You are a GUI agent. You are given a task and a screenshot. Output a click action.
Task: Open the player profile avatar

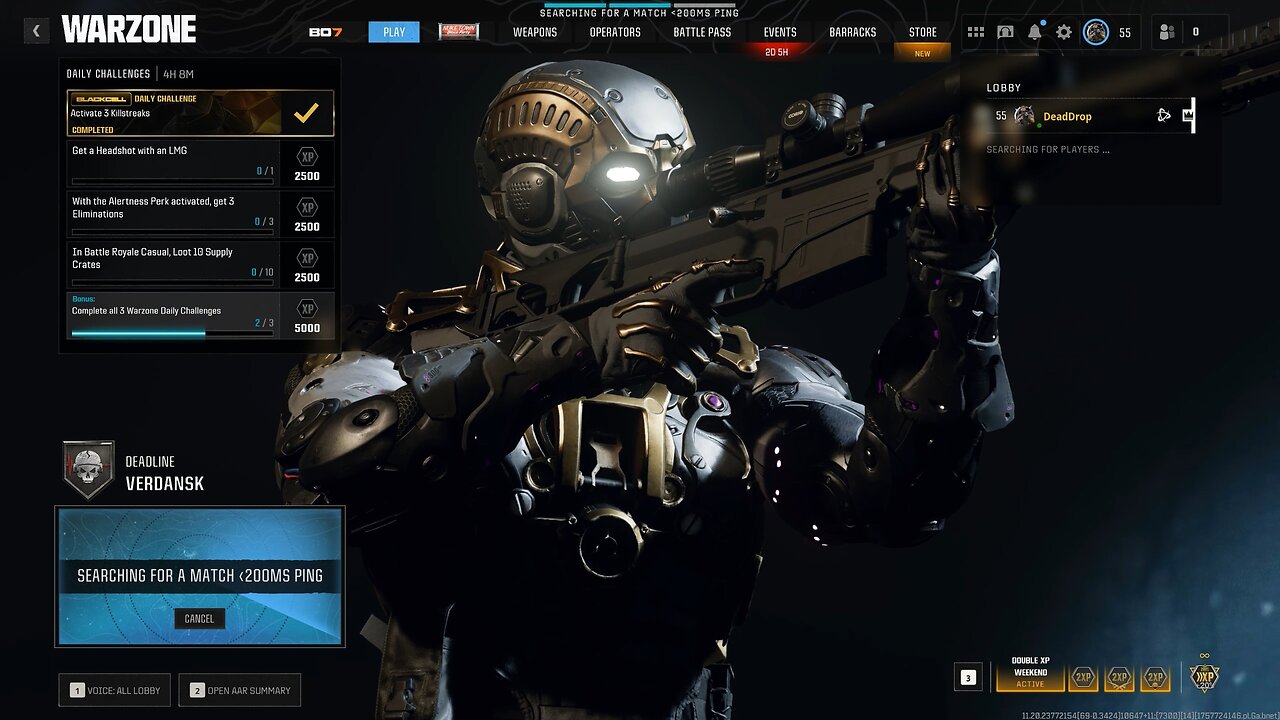click(x=1096, y=32)
